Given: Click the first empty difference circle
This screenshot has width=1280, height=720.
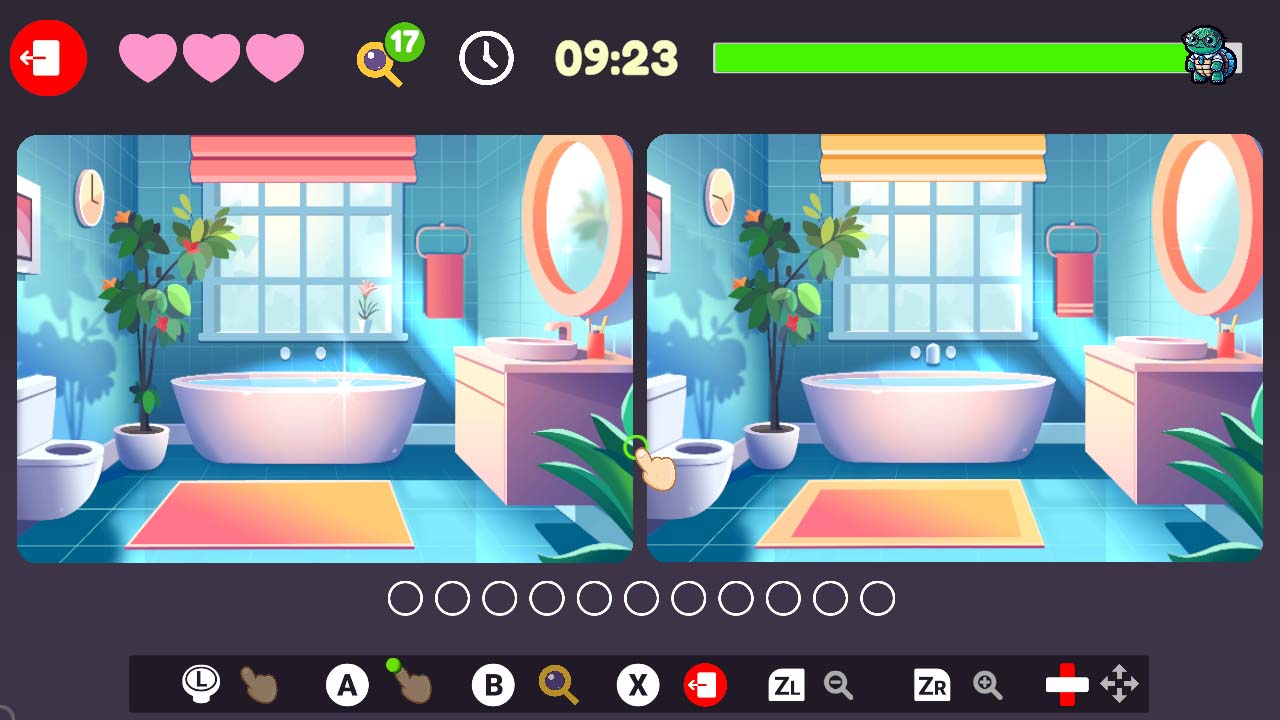Looking at the screenshot, I should (405, 597).
